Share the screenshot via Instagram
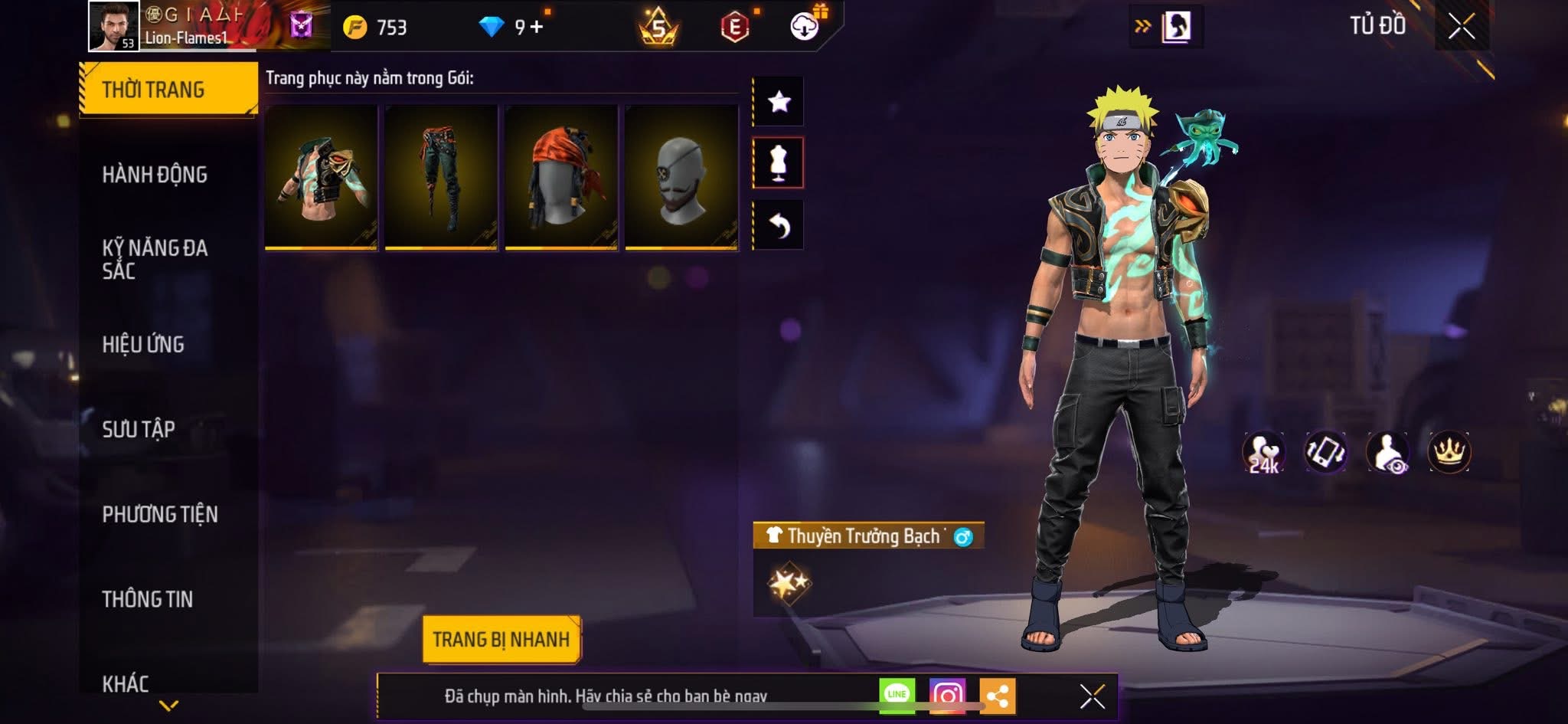The width and height of the screenshot is (1568, 724). [x=949, y=694]
